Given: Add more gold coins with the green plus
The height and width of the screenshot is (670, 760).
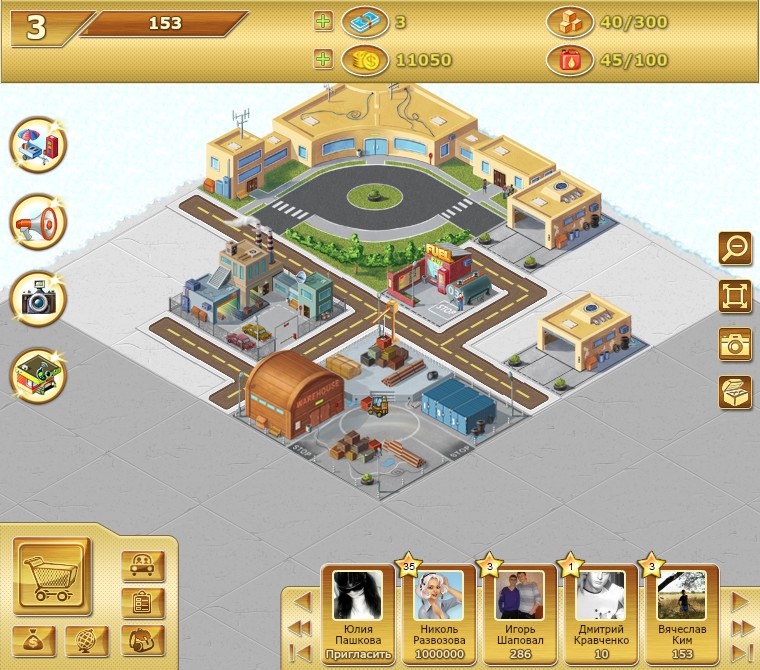Looking at the screenshot, I should tap(323, 60).
